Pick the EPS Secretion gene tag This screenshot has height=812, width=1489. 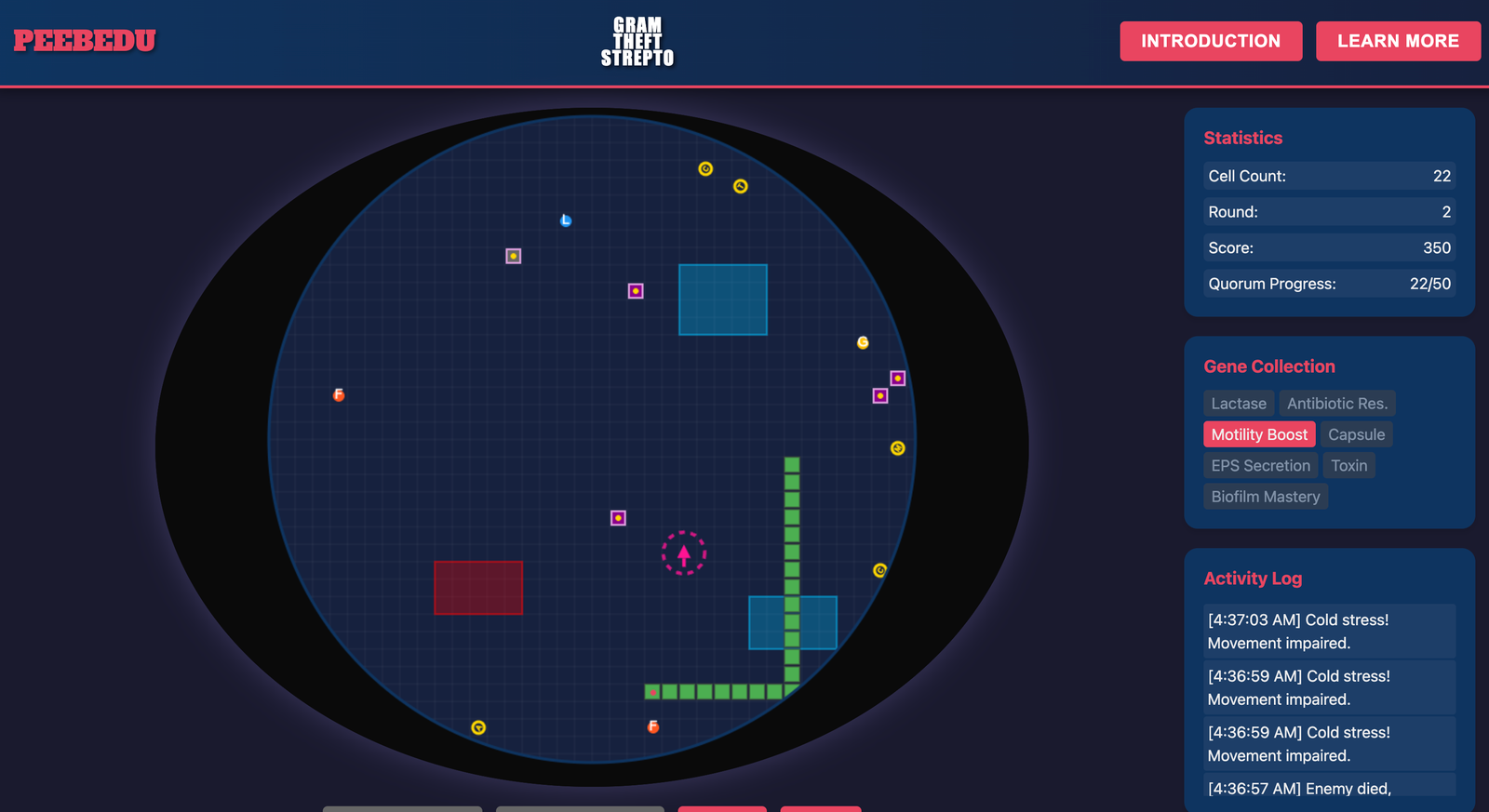1260,466
